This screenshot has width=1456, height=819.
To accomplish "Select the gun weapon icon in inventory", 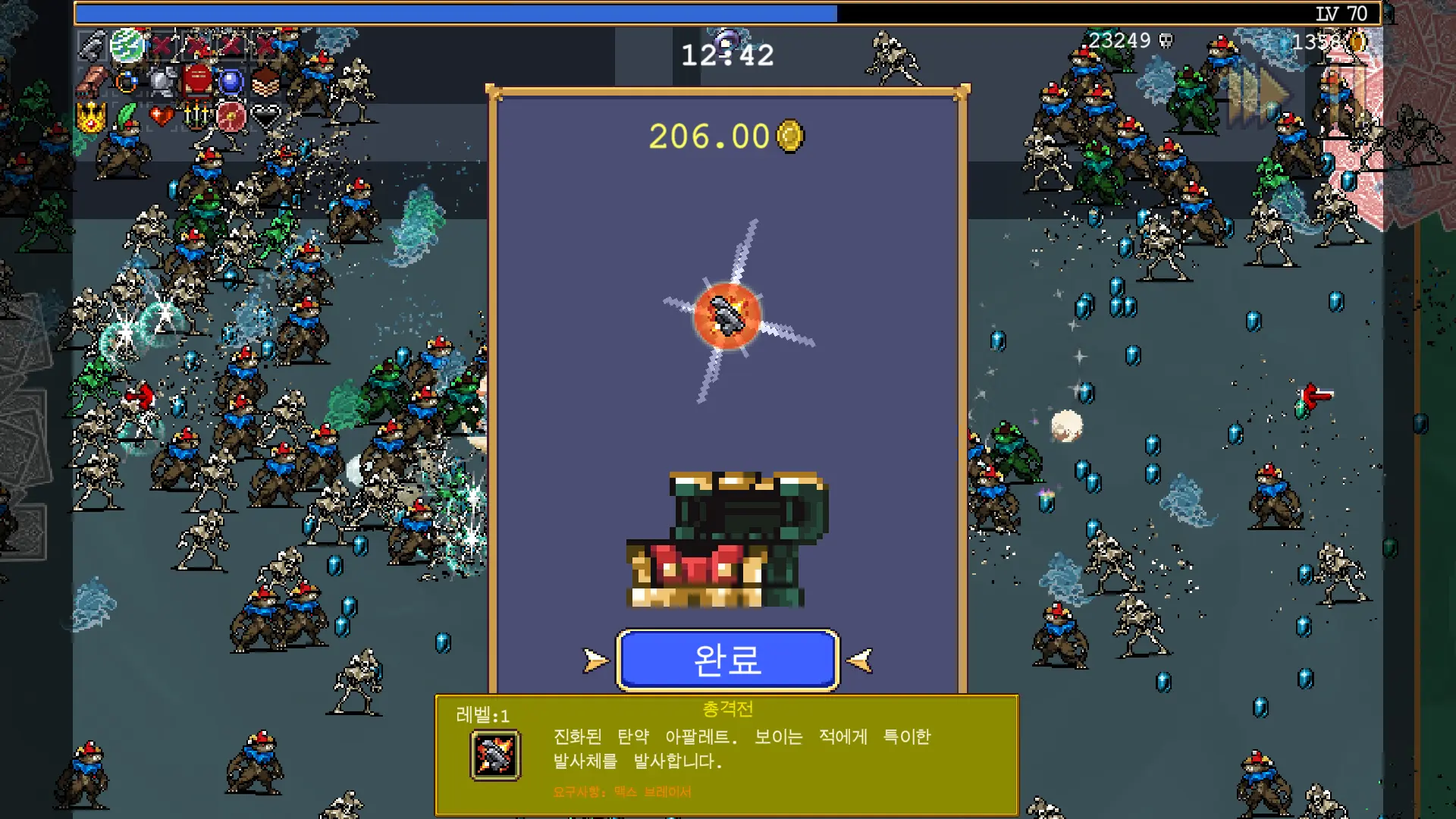I will 92,45.
